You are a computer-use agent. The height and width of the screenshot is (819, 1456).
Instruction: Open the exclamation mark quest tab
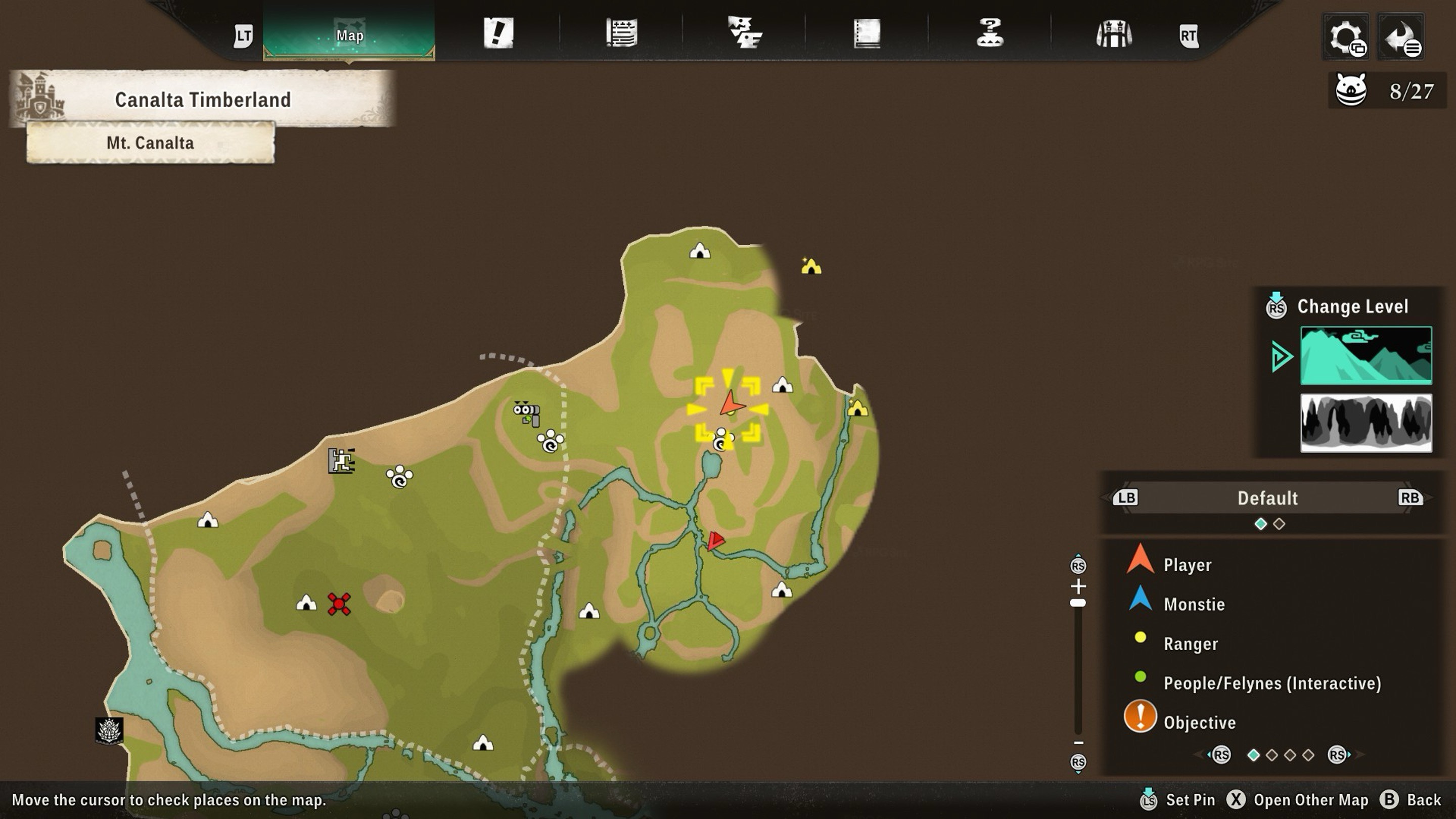tap(498, 33)
